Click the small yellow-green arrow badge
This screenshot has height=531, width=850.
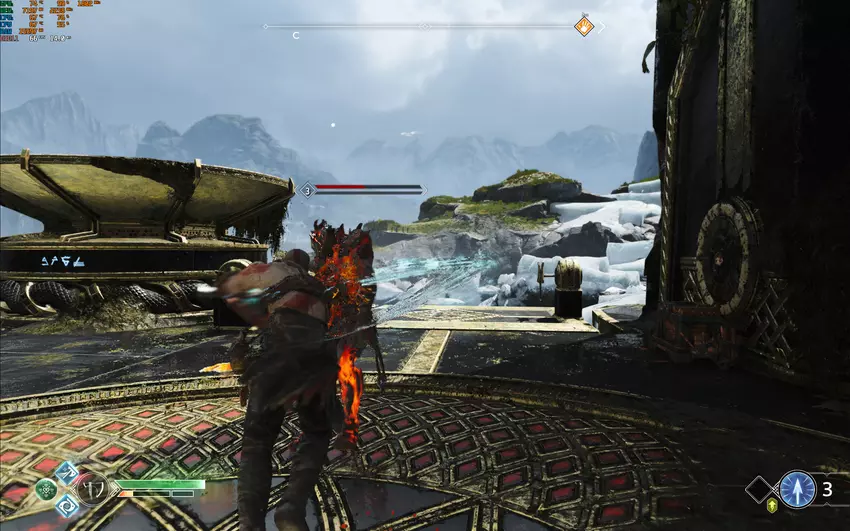tap(772, 508)
